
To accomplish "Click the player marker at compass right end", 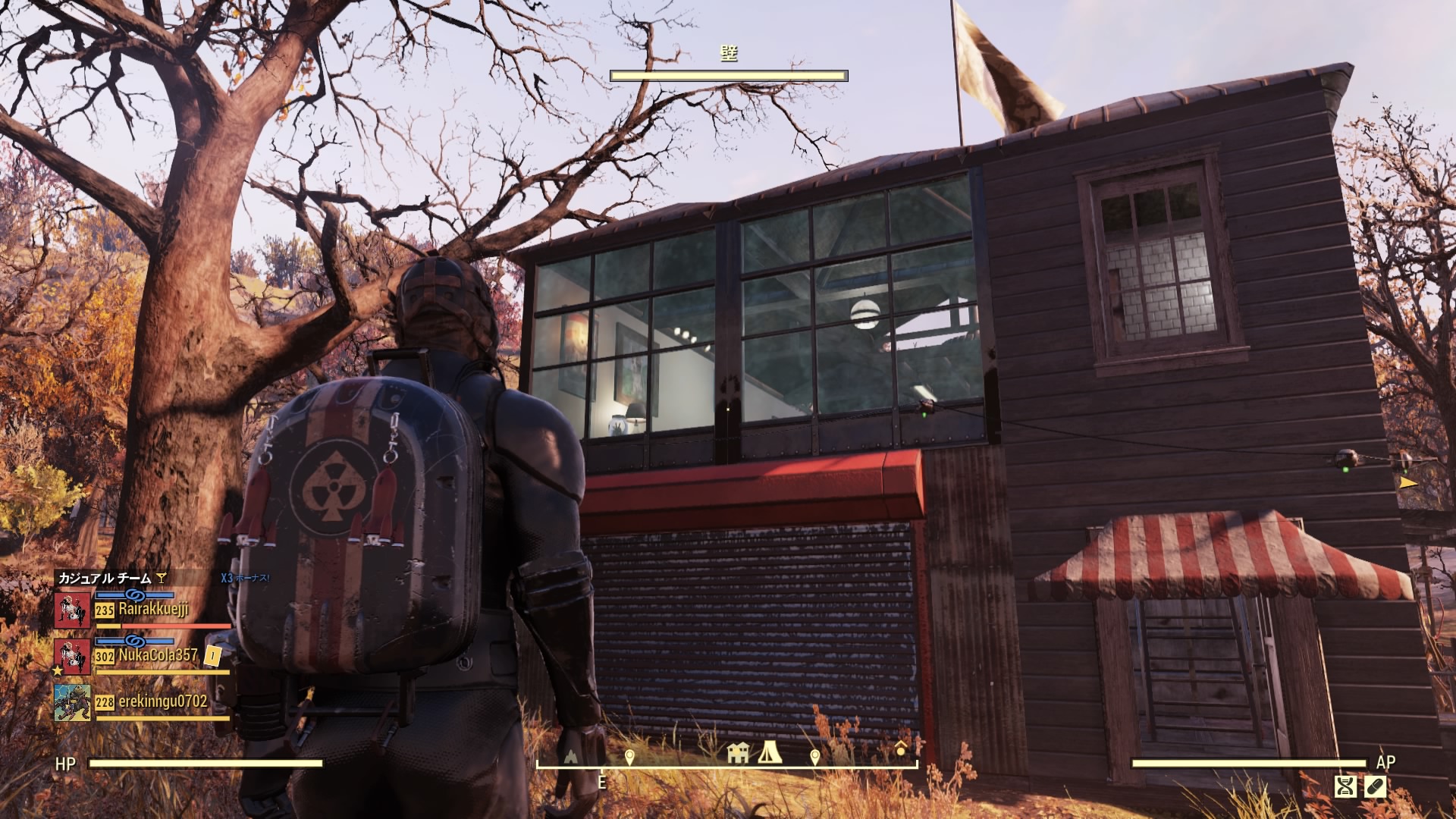I will click(x=900, y=749).
